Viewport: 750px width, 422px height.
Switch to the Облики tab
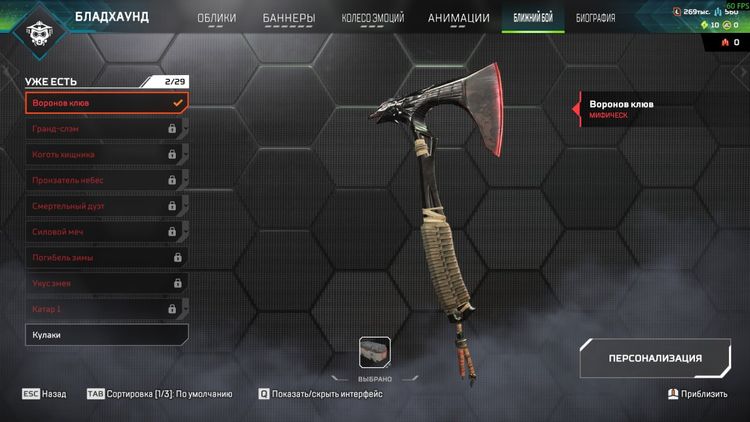pyautogui.click(x=216, y=18)
